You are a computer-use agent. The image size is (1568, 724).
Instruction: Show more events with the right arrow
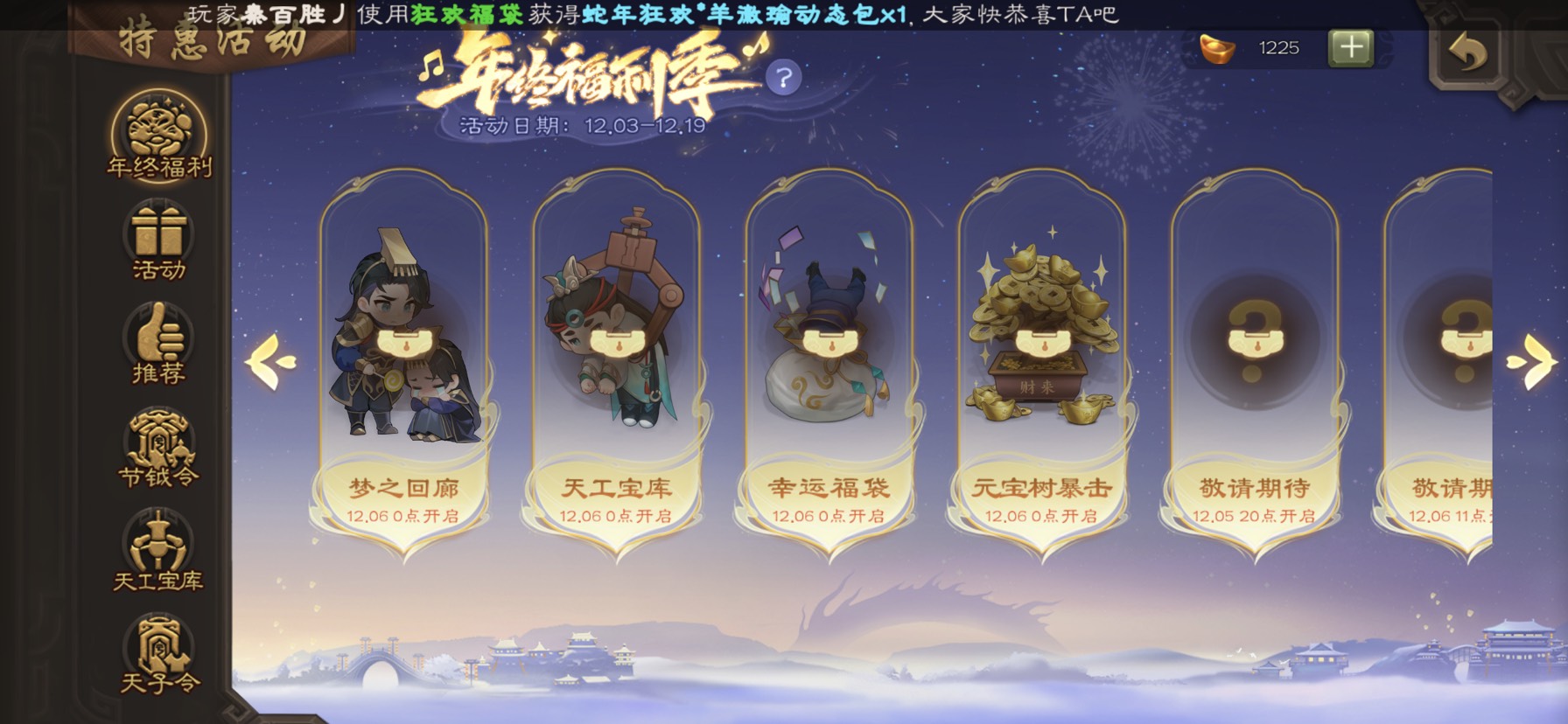(x=1531, y=361)
